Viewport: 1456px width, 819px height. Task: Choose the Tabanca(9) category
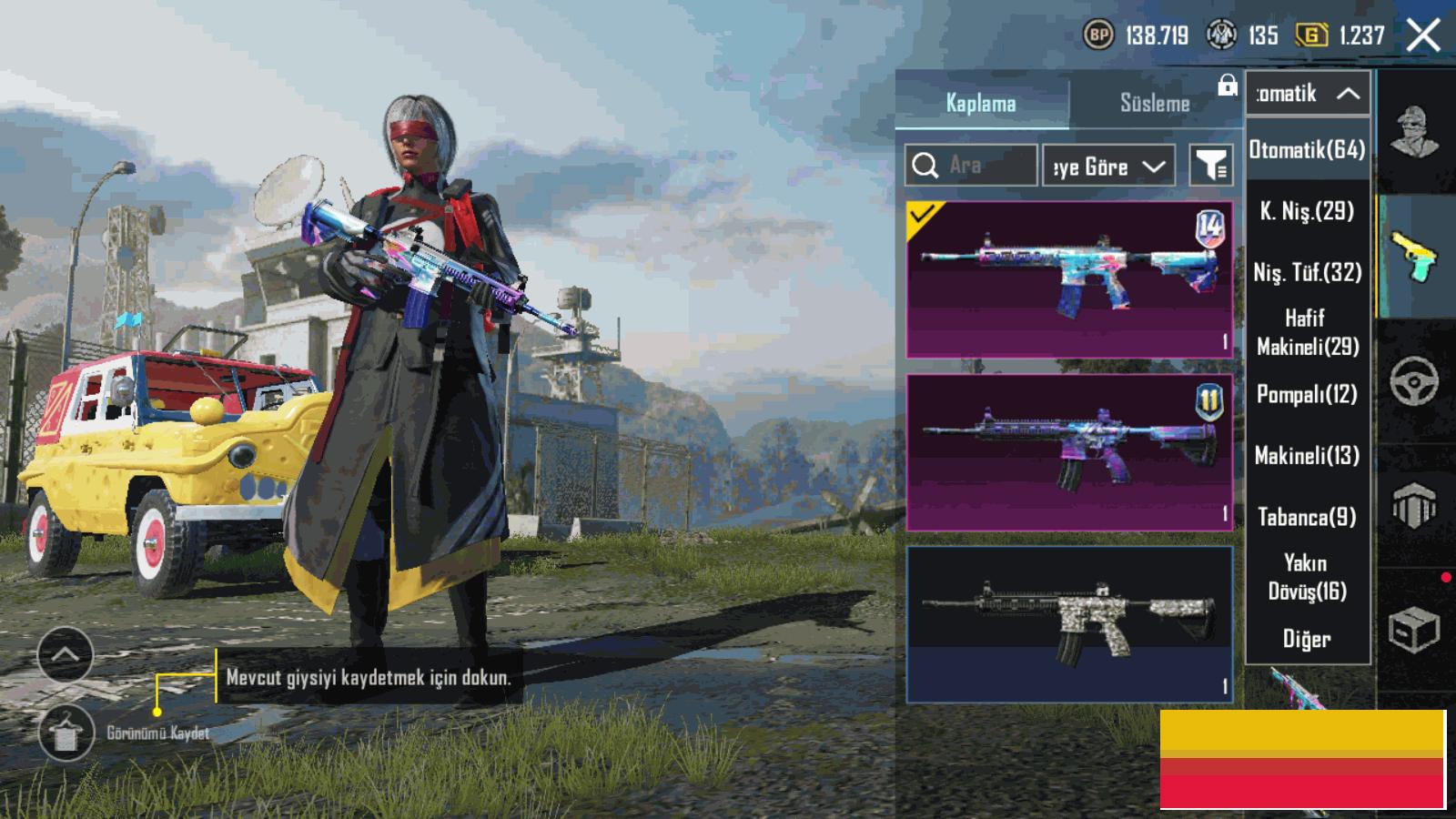point(1308,517)
